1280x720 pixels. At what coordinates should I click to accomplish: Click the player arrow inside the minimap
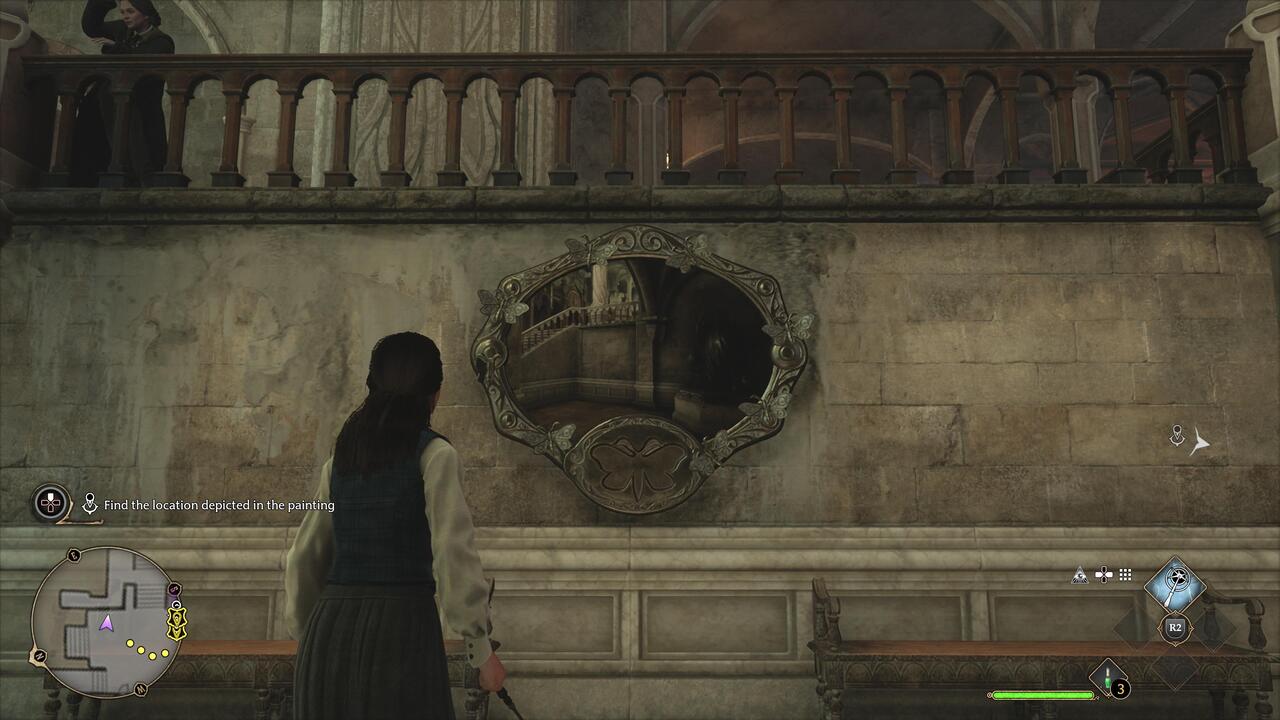pos(107,623)
